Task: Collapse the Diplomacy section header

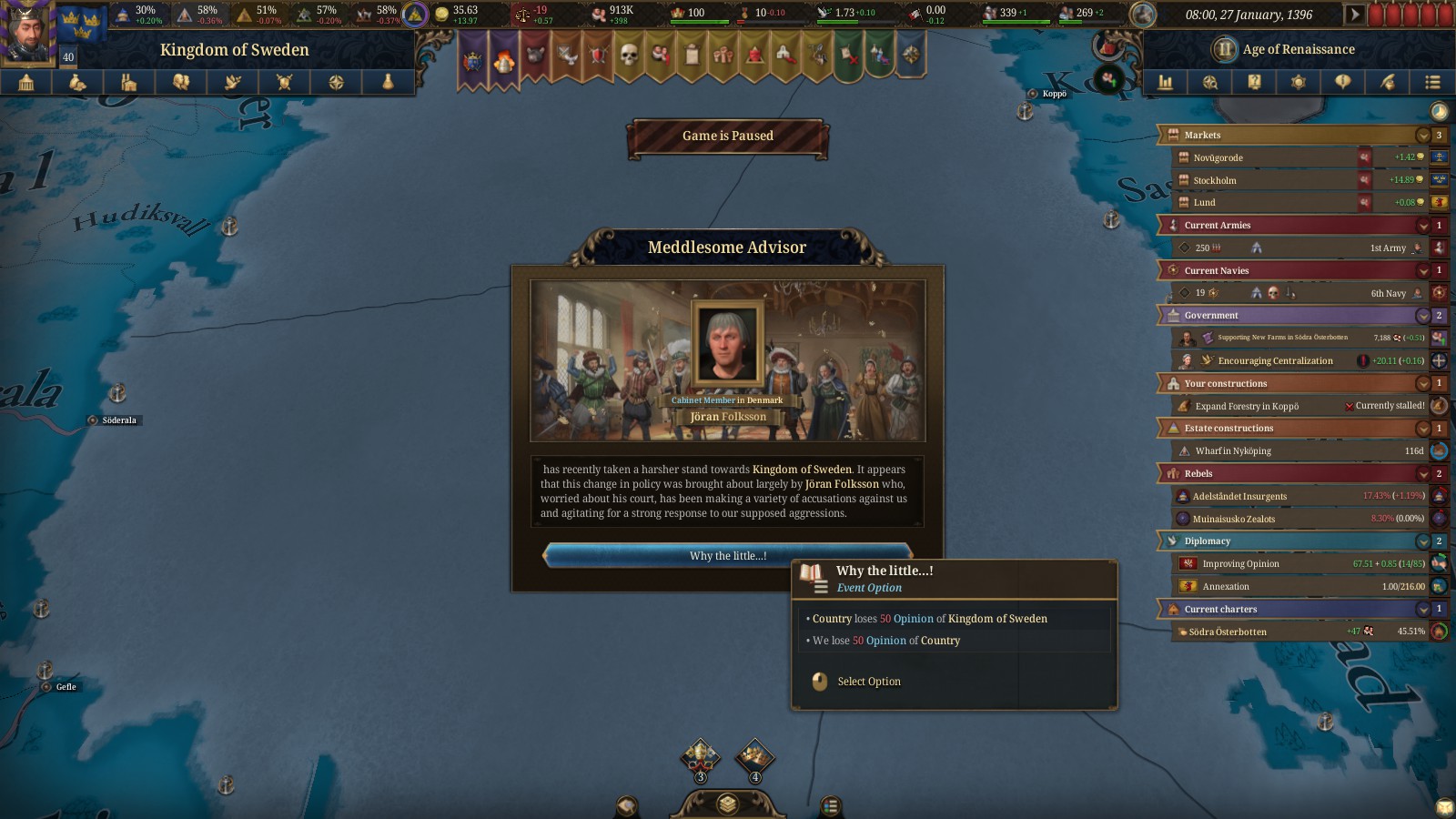Action: [1423, 541]
